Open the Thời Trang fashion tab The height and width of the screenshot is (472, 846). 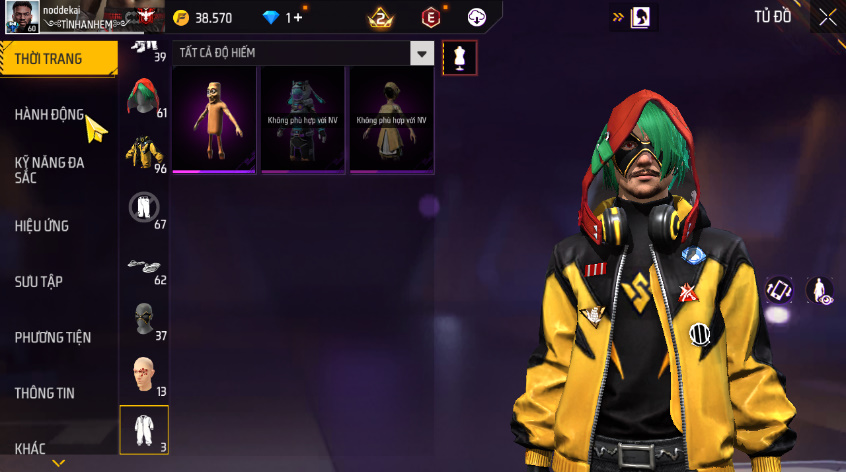pyautogui.click(x=49, y=59)
